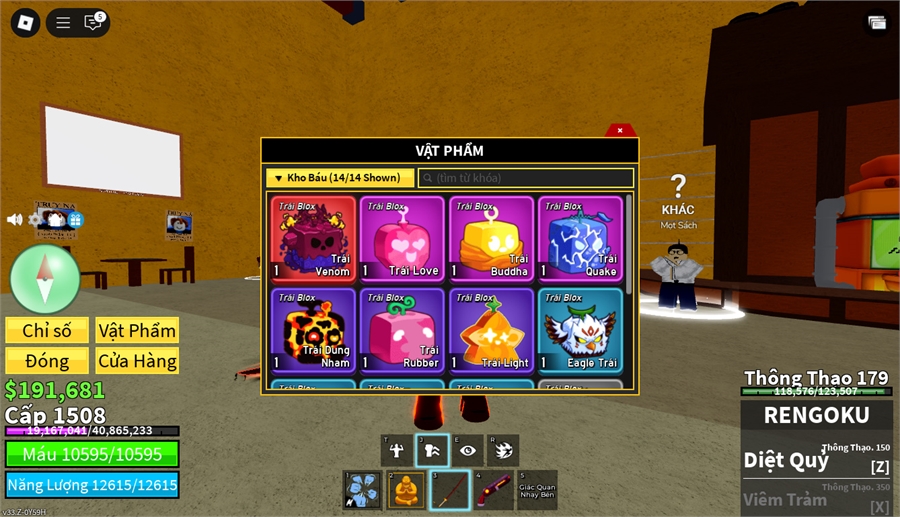The height and width of the screenshot is (517, 900).
Task: Select the purple gun hotbar slot
Action: click(492, 490)
